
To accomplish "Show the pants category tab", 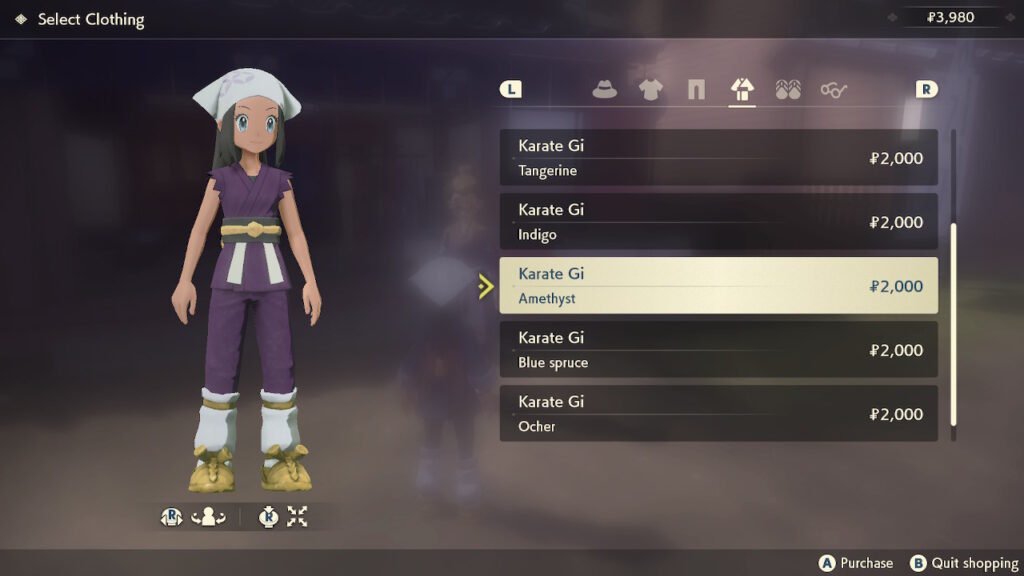I will pos(696,90).
